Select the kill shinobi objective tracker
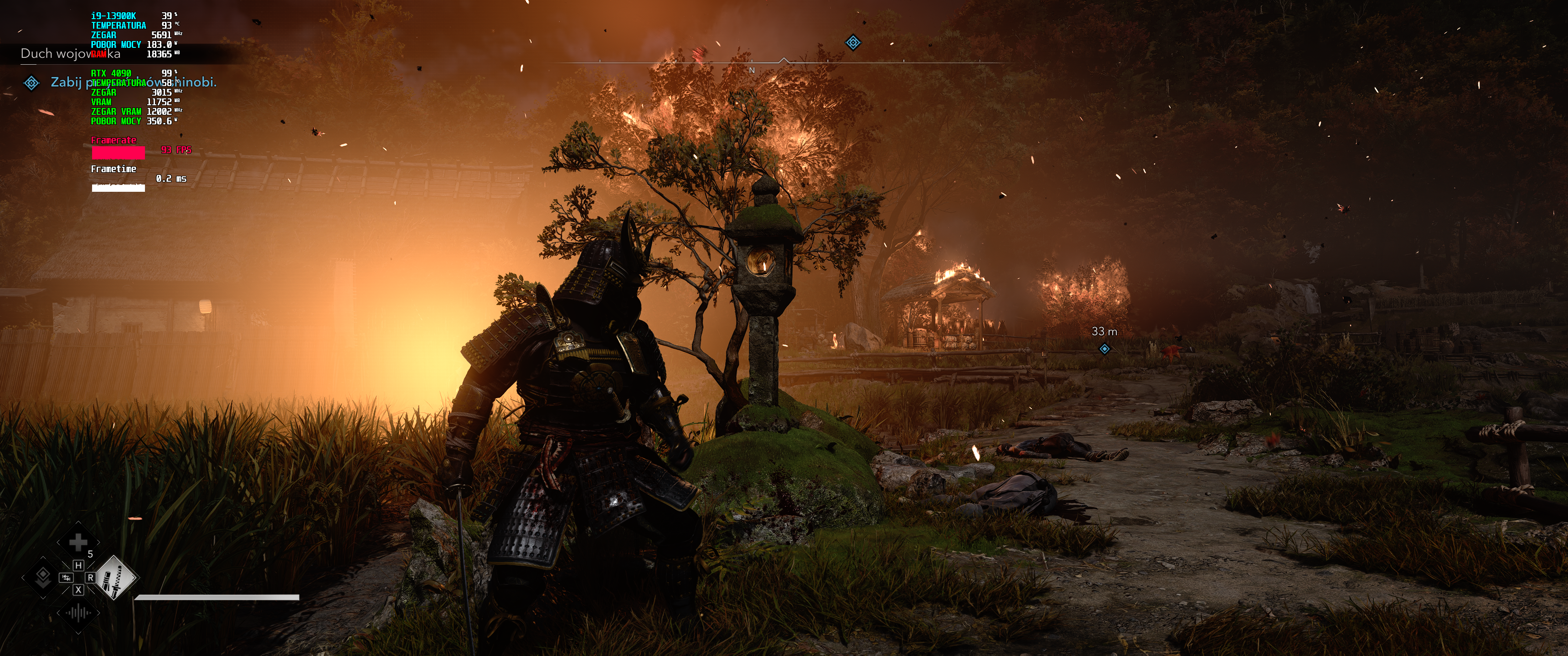1568x656 pixels. (133, 82)
